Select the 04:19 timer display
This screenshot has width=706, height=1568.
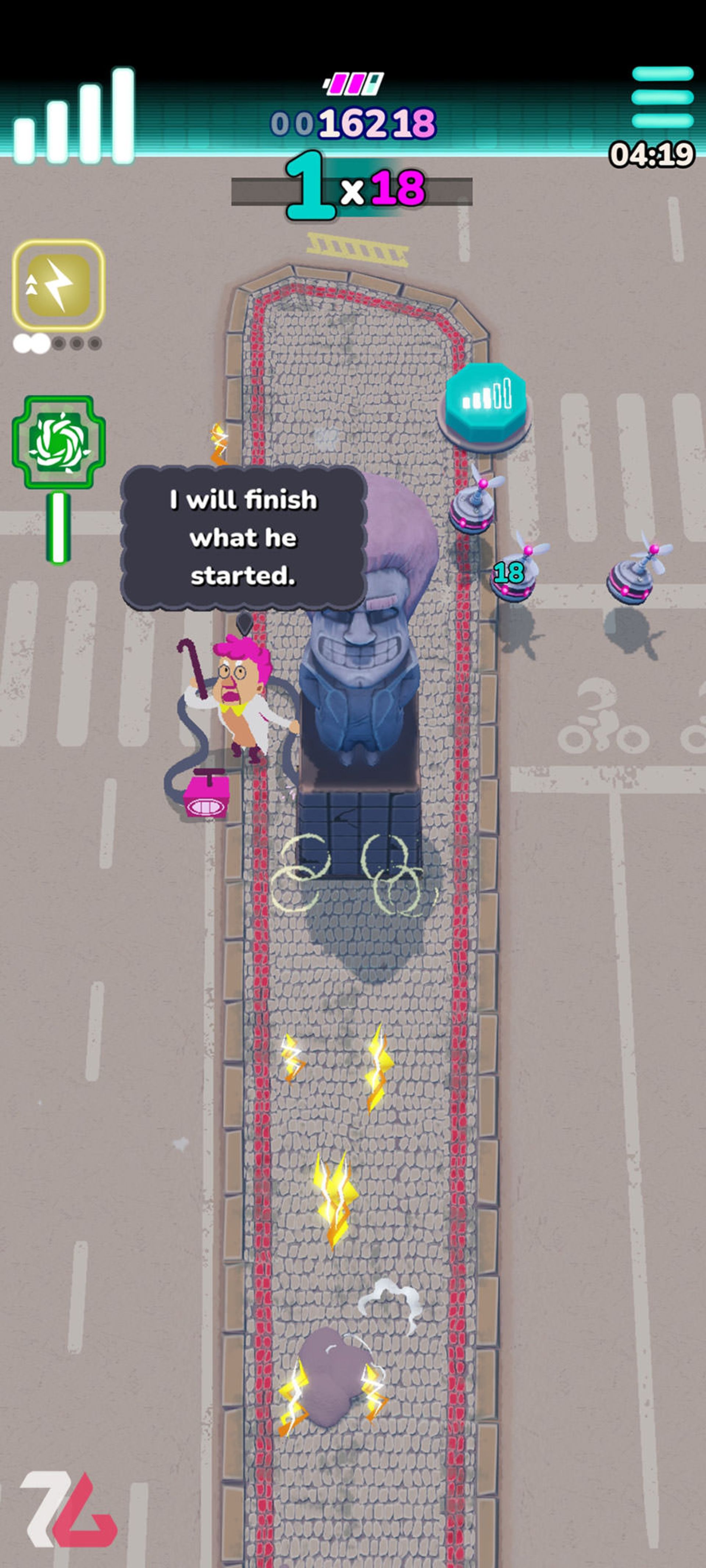pos(652,153)
